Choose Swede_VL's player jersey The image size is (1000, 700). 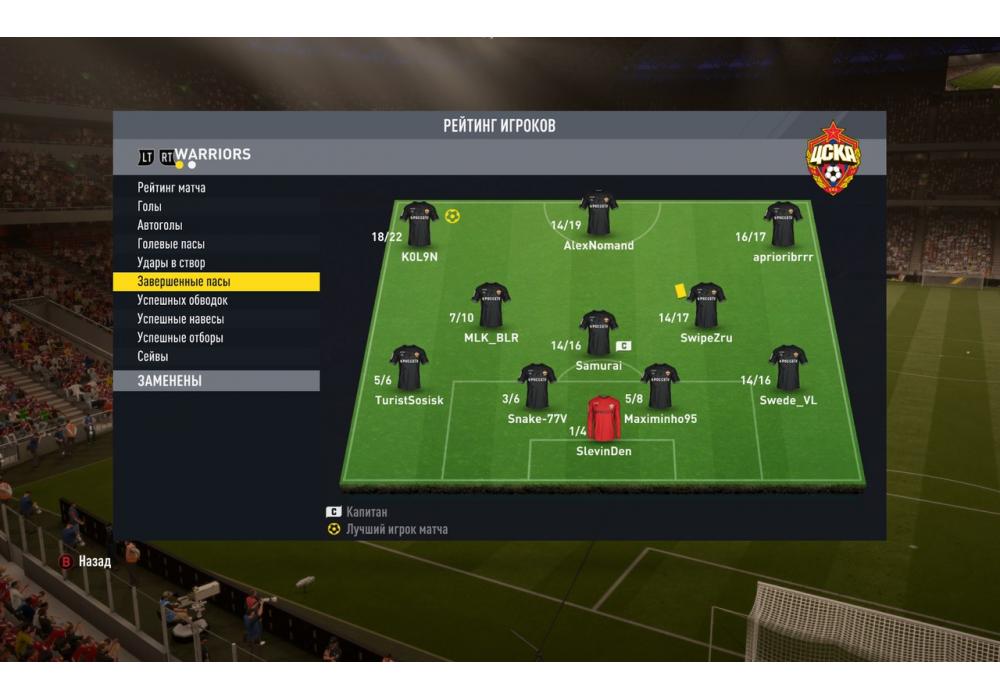click(x=788, y=368)
